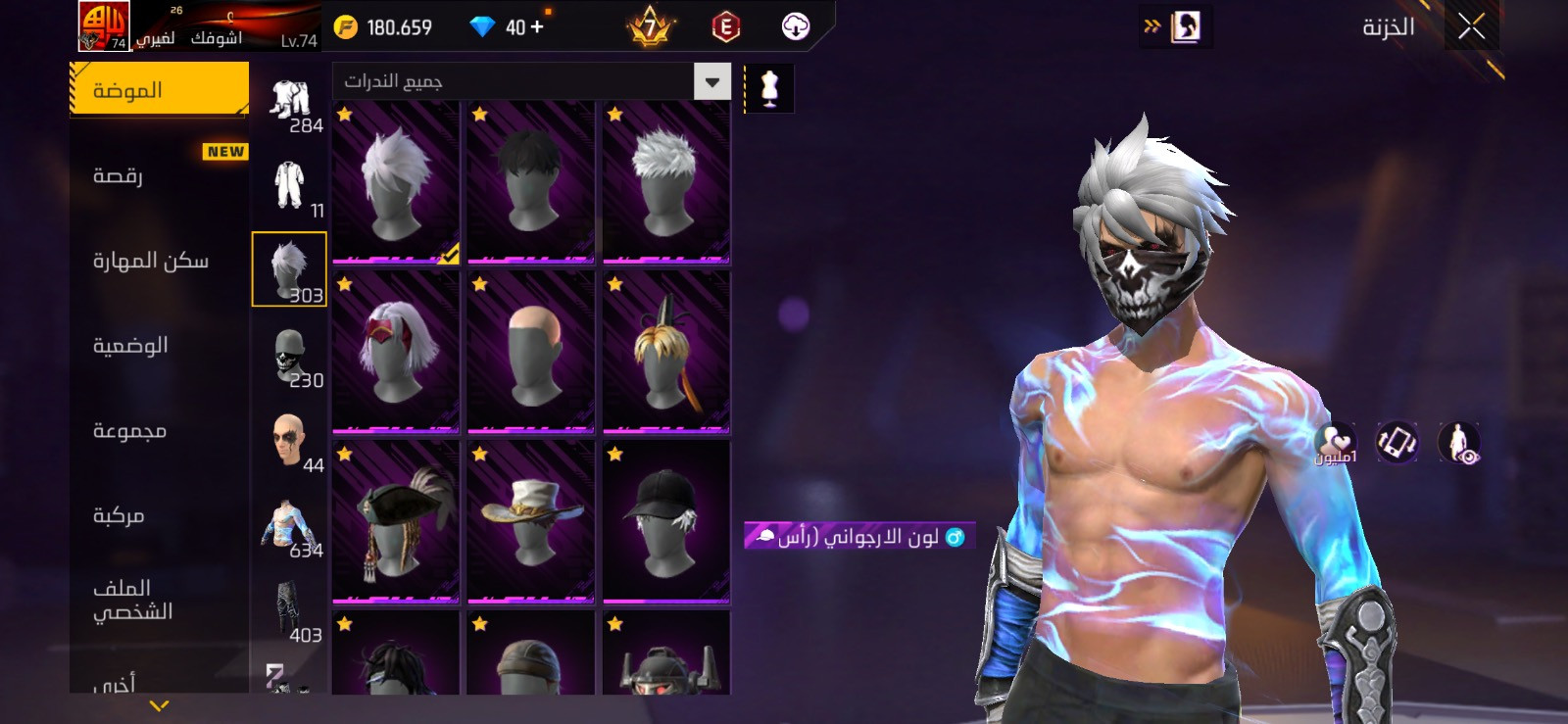Screen dimensions: 1568x724
Task: Close the vault screen with the X
Action: (x=1471, y=26)
